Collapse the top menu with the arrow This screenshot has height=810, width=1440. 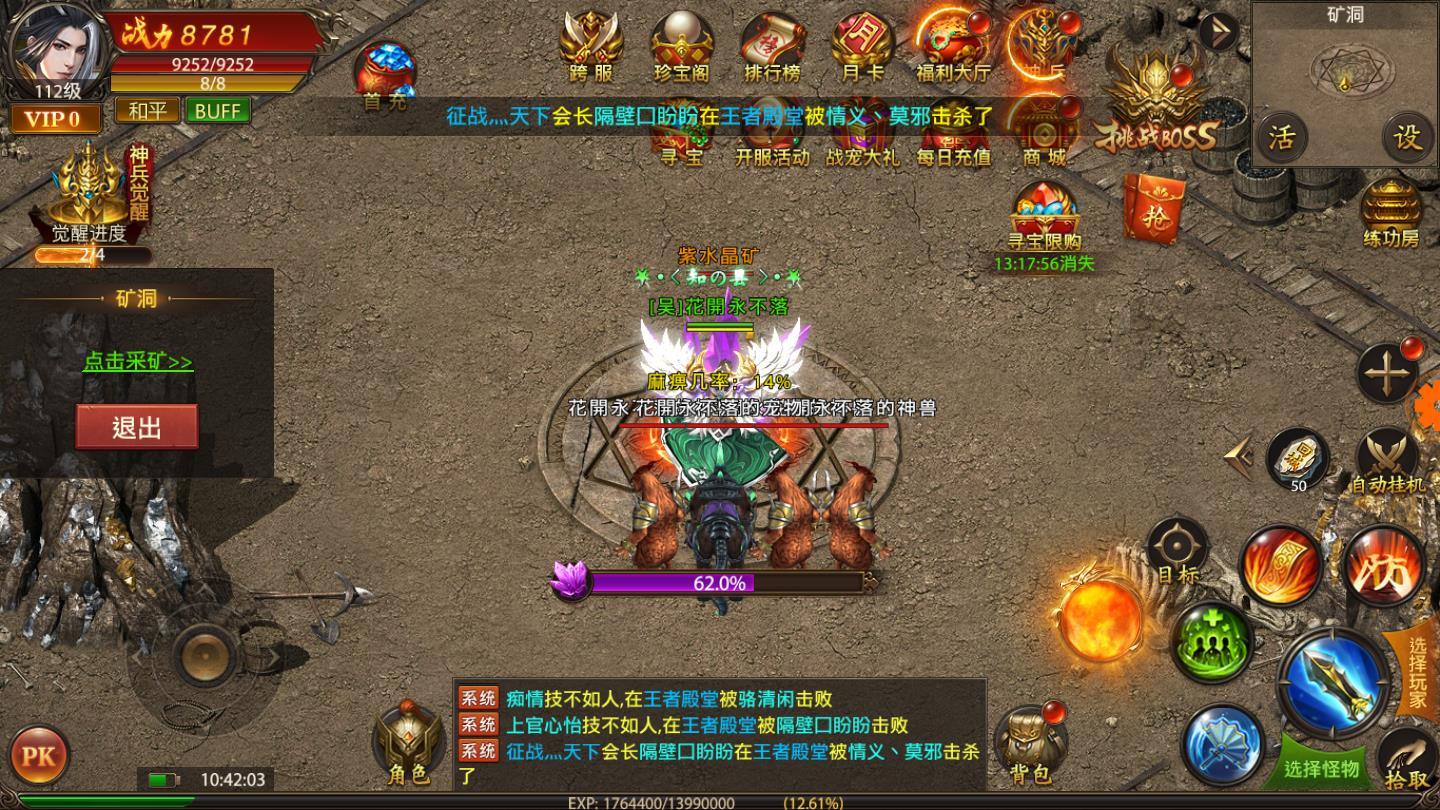[1217, 30]
